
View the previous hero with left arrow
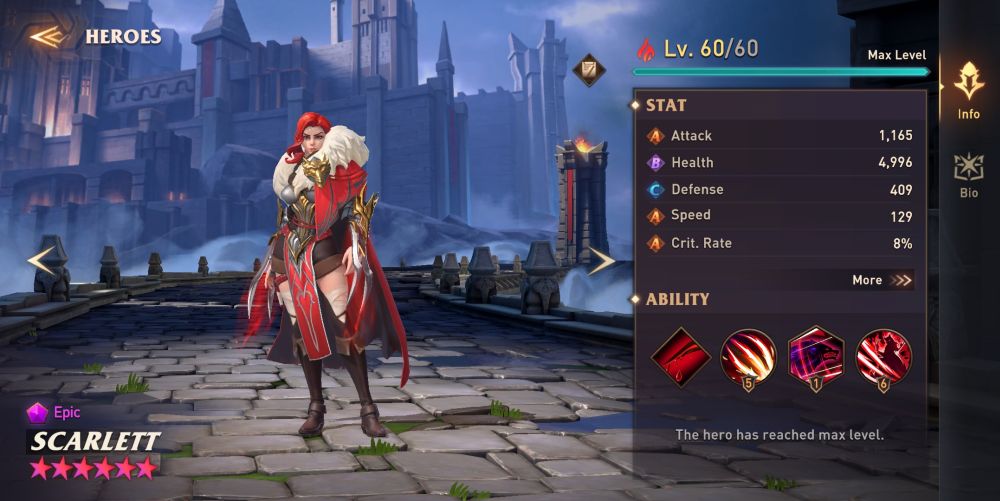coord(41,260)
